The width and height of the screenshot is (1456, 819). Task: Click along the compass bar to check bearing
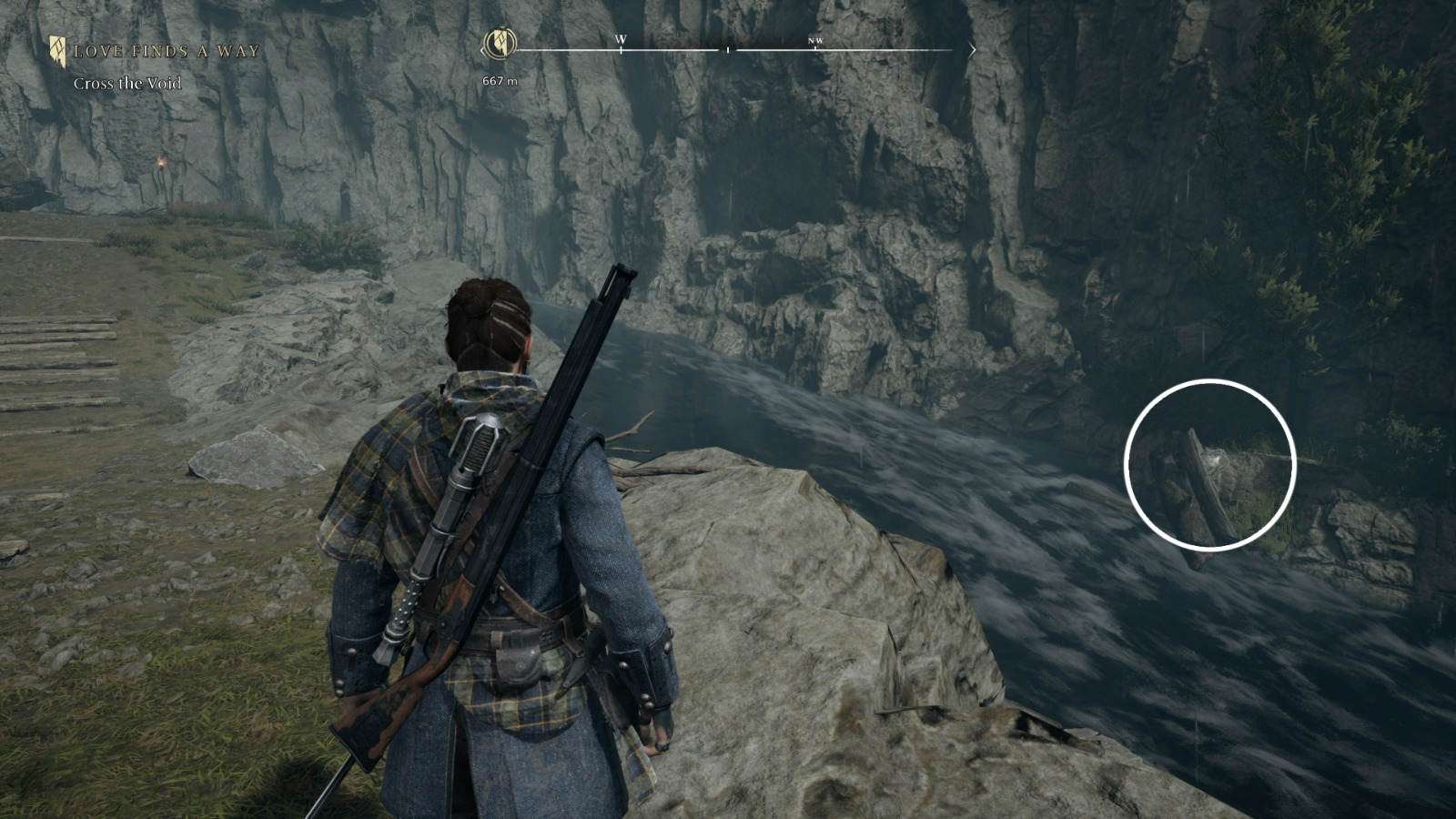click(x=728, y=50)
